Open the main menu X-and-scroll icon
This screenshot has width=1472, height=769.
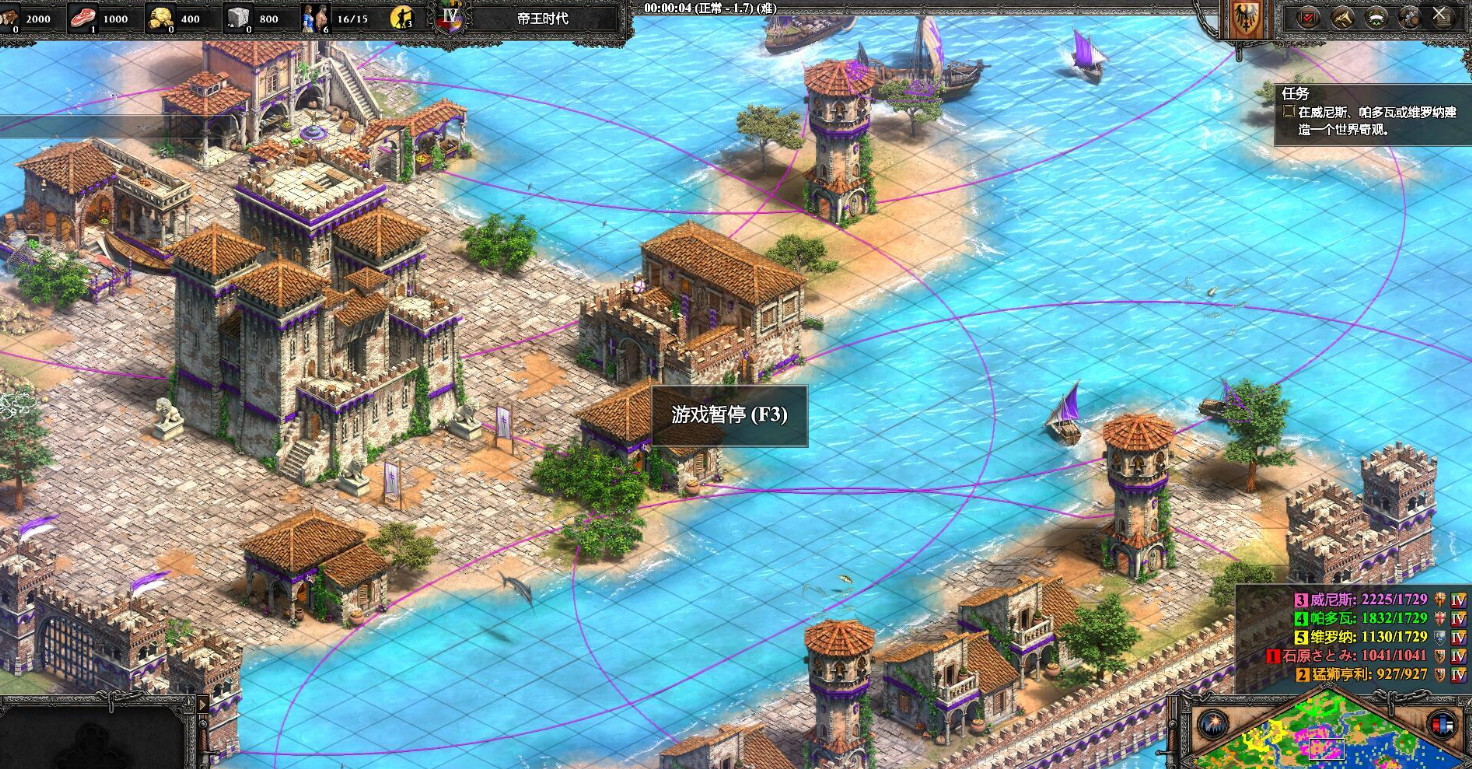point(1441,17)
